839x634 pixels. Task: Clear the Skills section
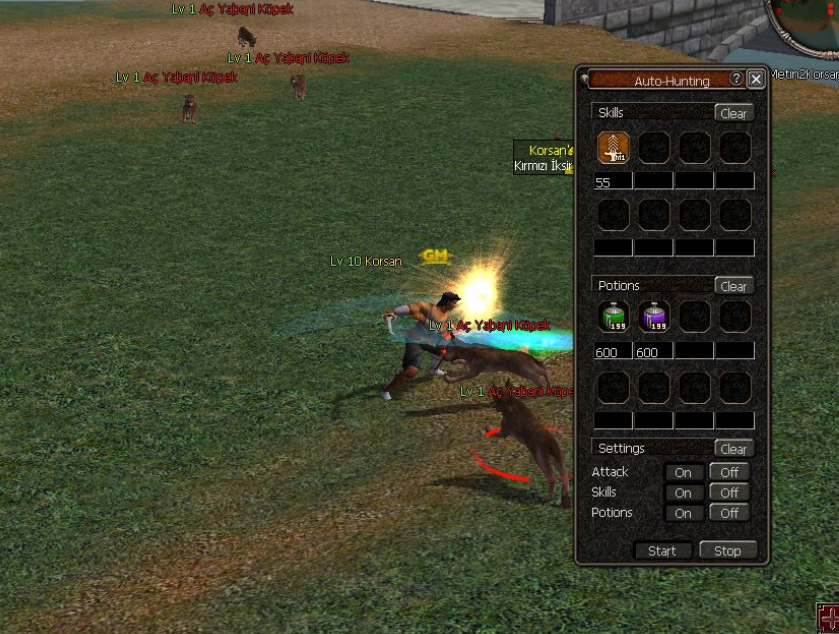(733, 113)
